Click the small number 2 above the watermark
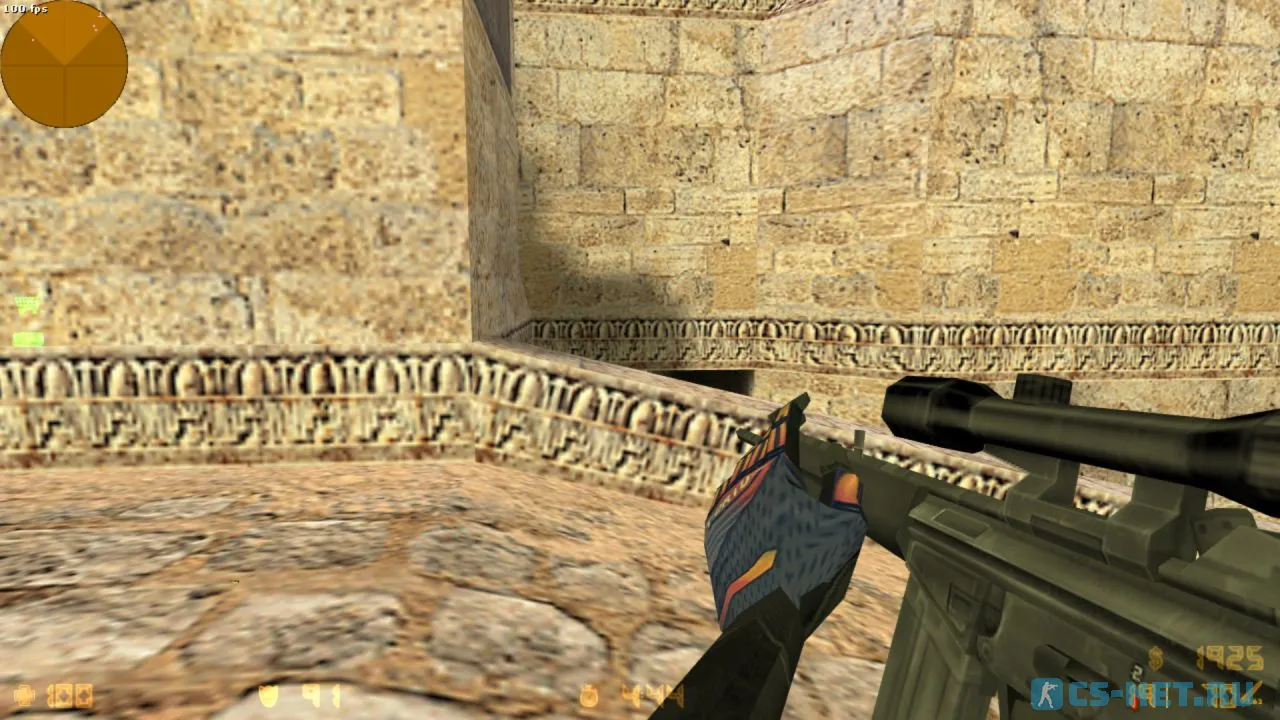This screenshot has height=720, width=1280. coord(1136,671)
